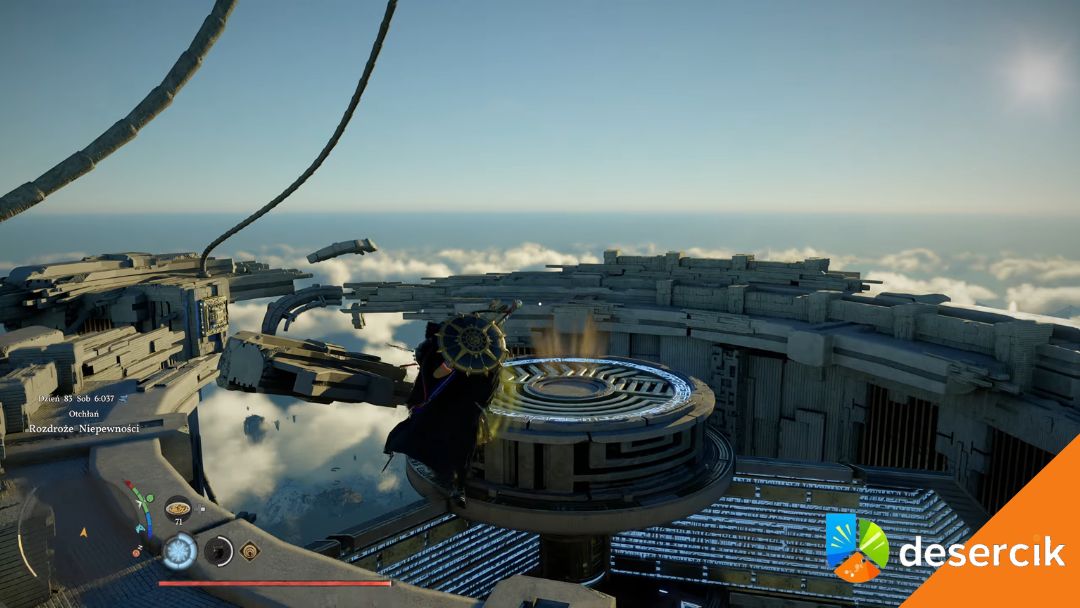Click the Rozdroże Niepewności location label

(x=84, y=428)
